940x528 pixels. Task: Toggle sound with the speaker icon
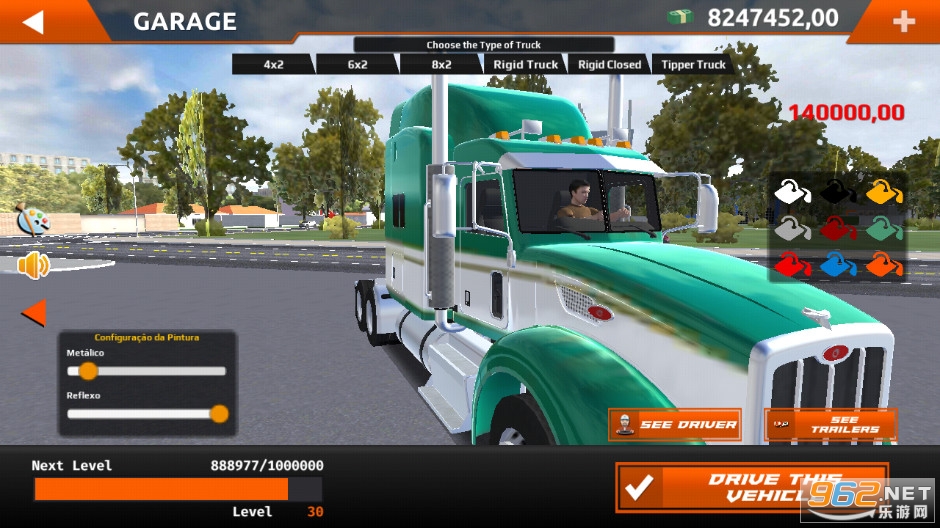[x=33, y=265]
